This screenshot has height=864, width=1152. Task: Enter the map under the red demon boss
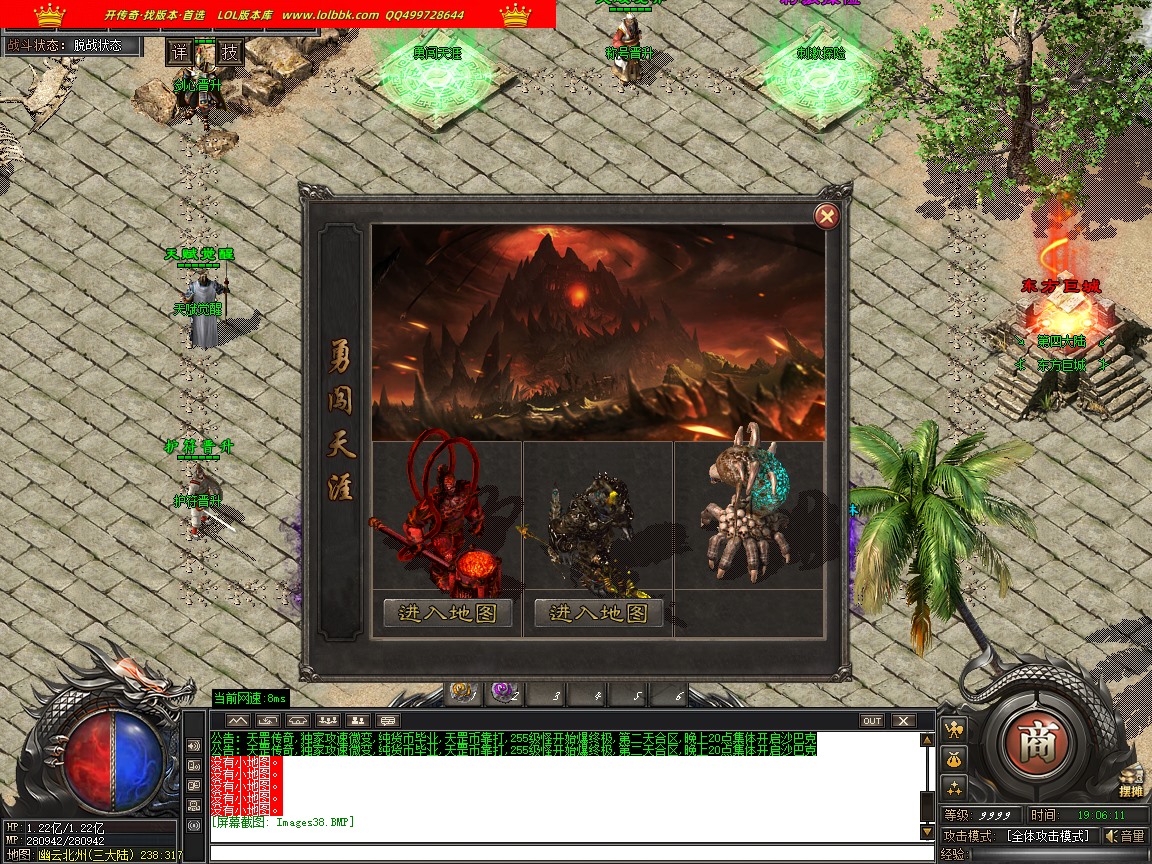point(448,613)
